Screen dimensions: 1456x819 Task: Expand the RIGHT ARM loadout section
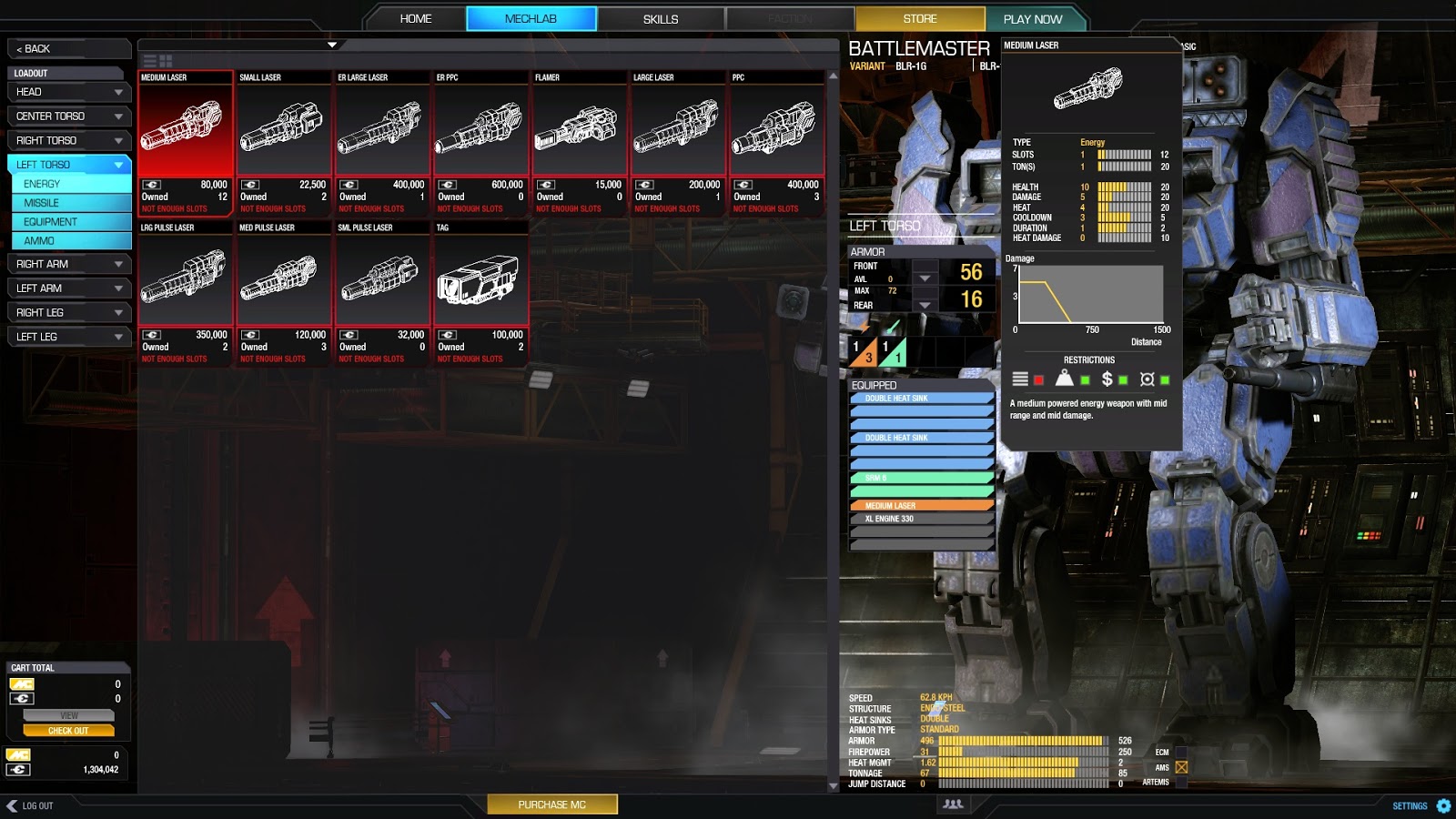68,263
